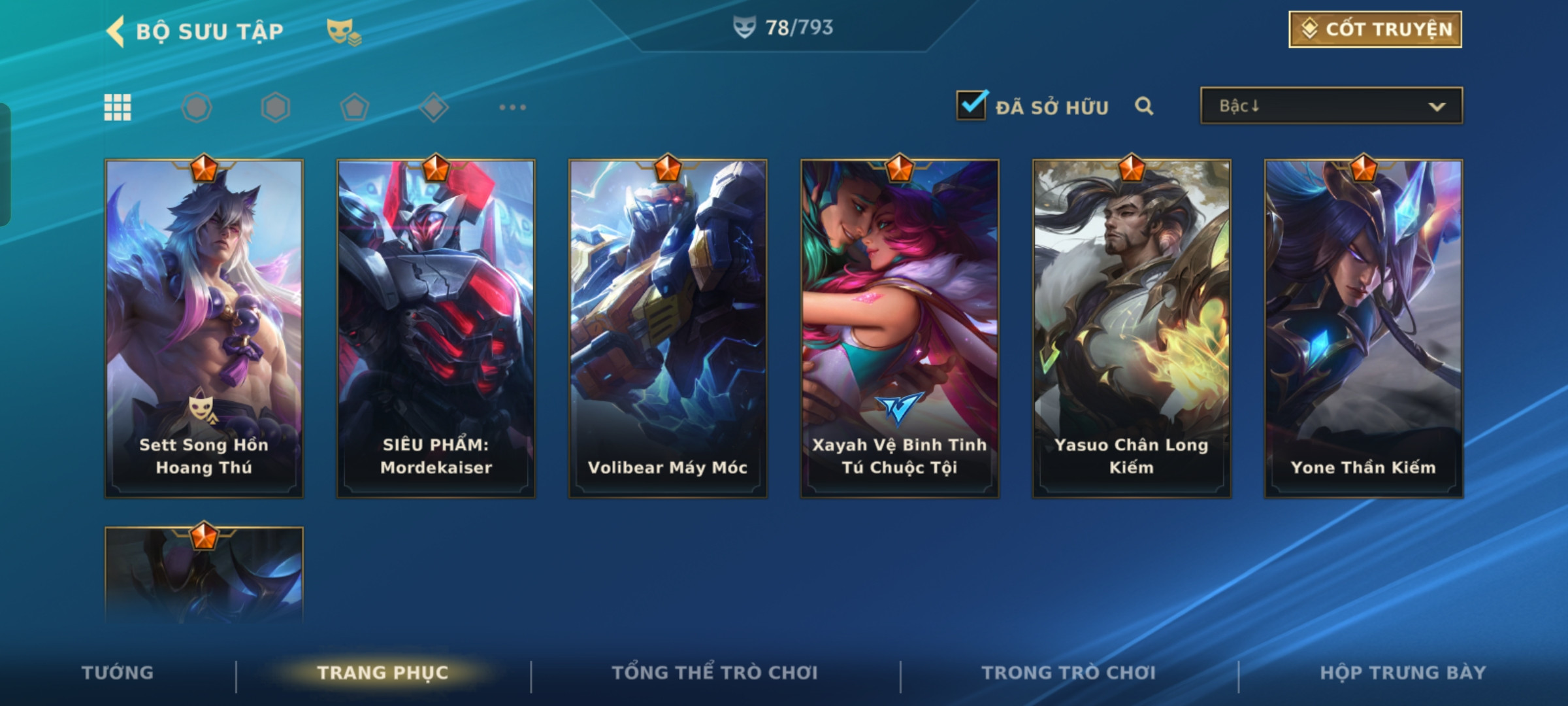Open the skin search magnifier
The image size is (1568, 706).
coord(1143,106)
